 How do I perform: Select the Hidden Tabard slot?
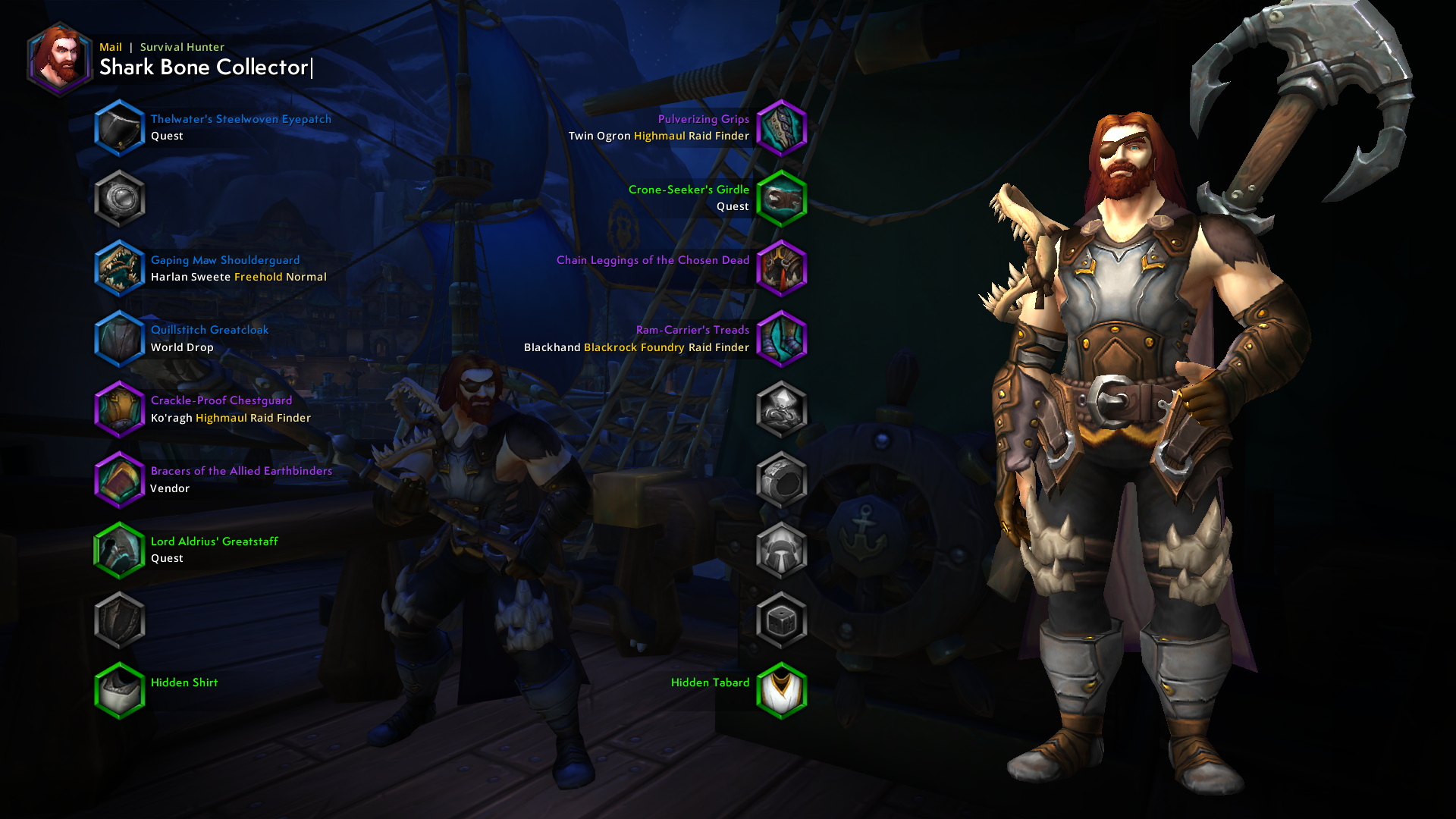(782, 691)
